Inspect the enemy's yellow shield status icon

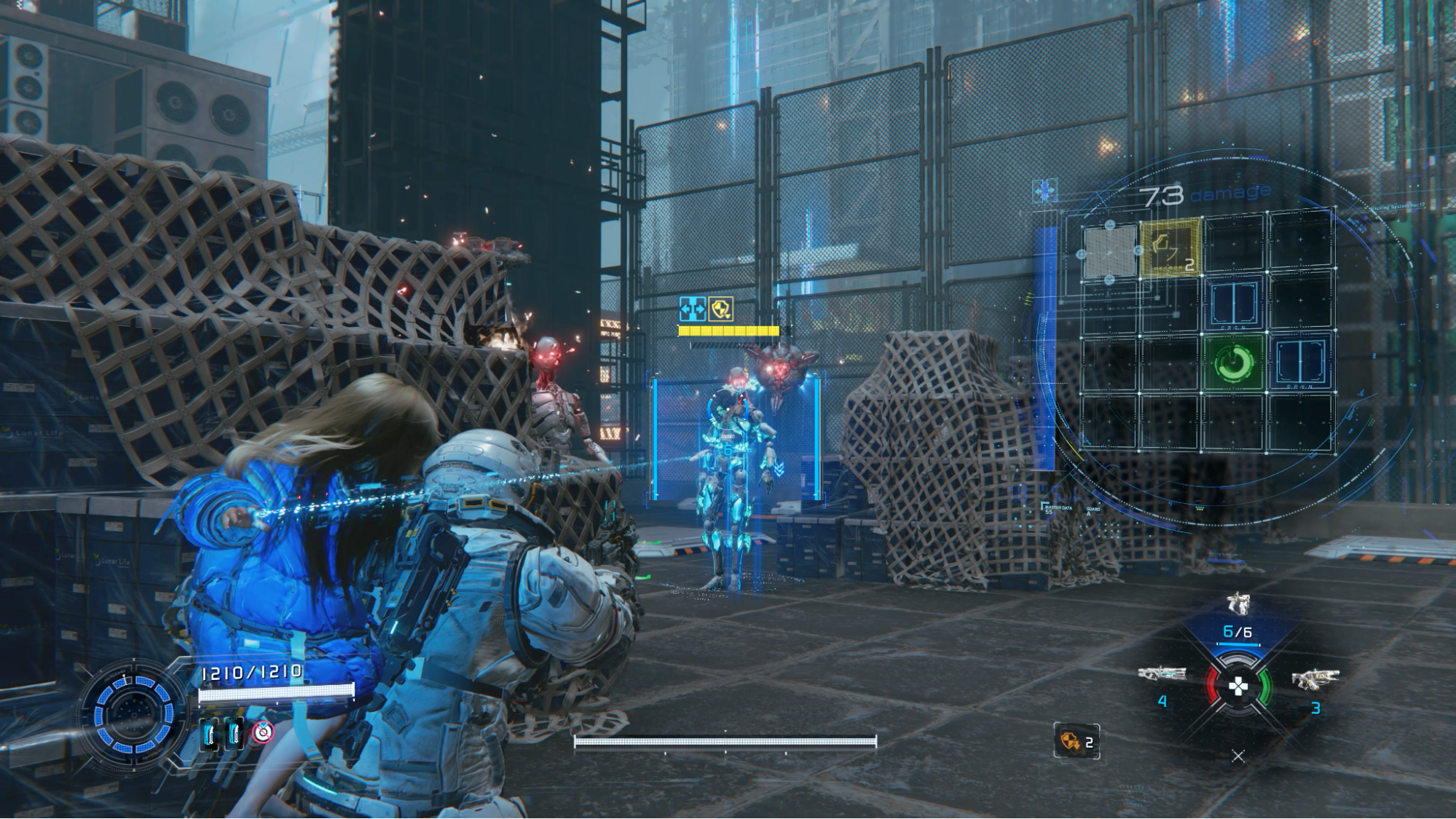point(720,309)
